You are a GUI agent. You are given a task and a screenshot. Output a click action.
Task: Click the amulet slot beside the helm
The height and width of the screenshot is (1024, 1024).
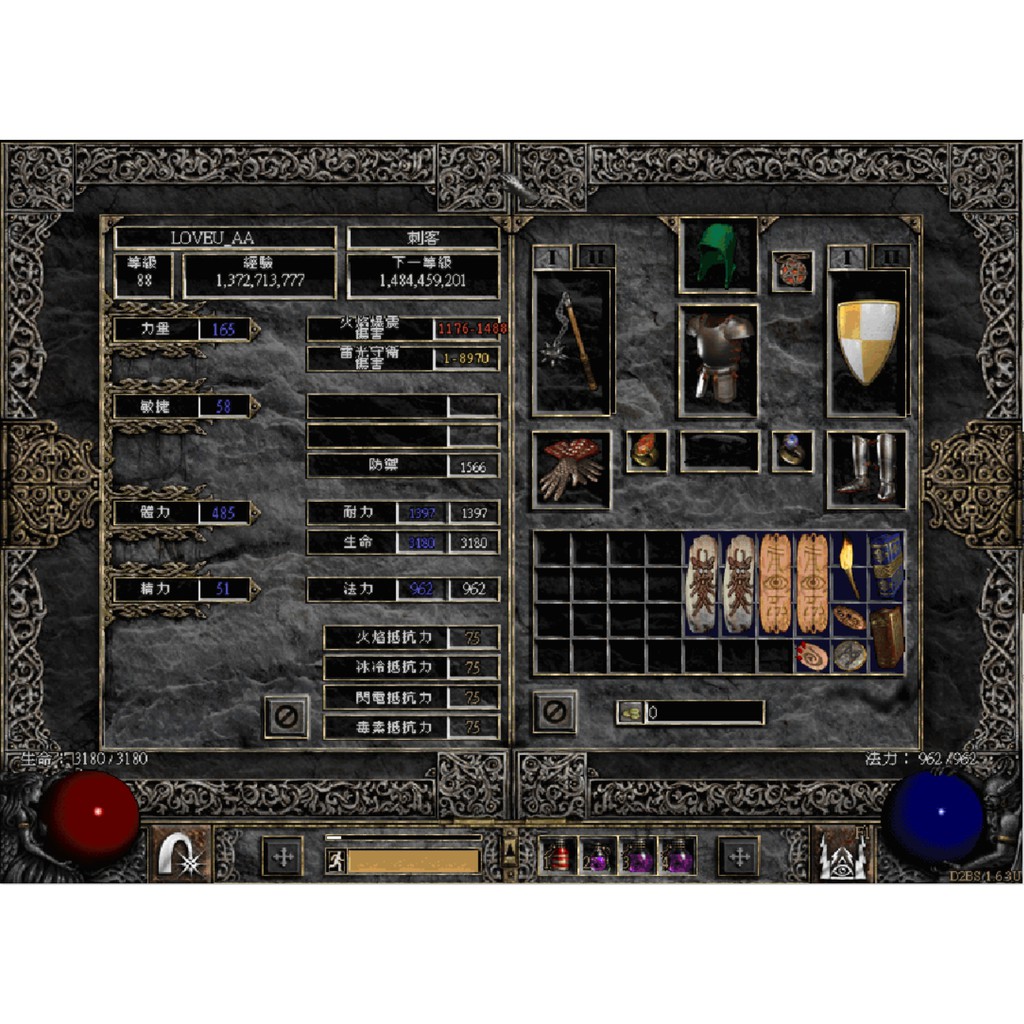click(792, 271)
